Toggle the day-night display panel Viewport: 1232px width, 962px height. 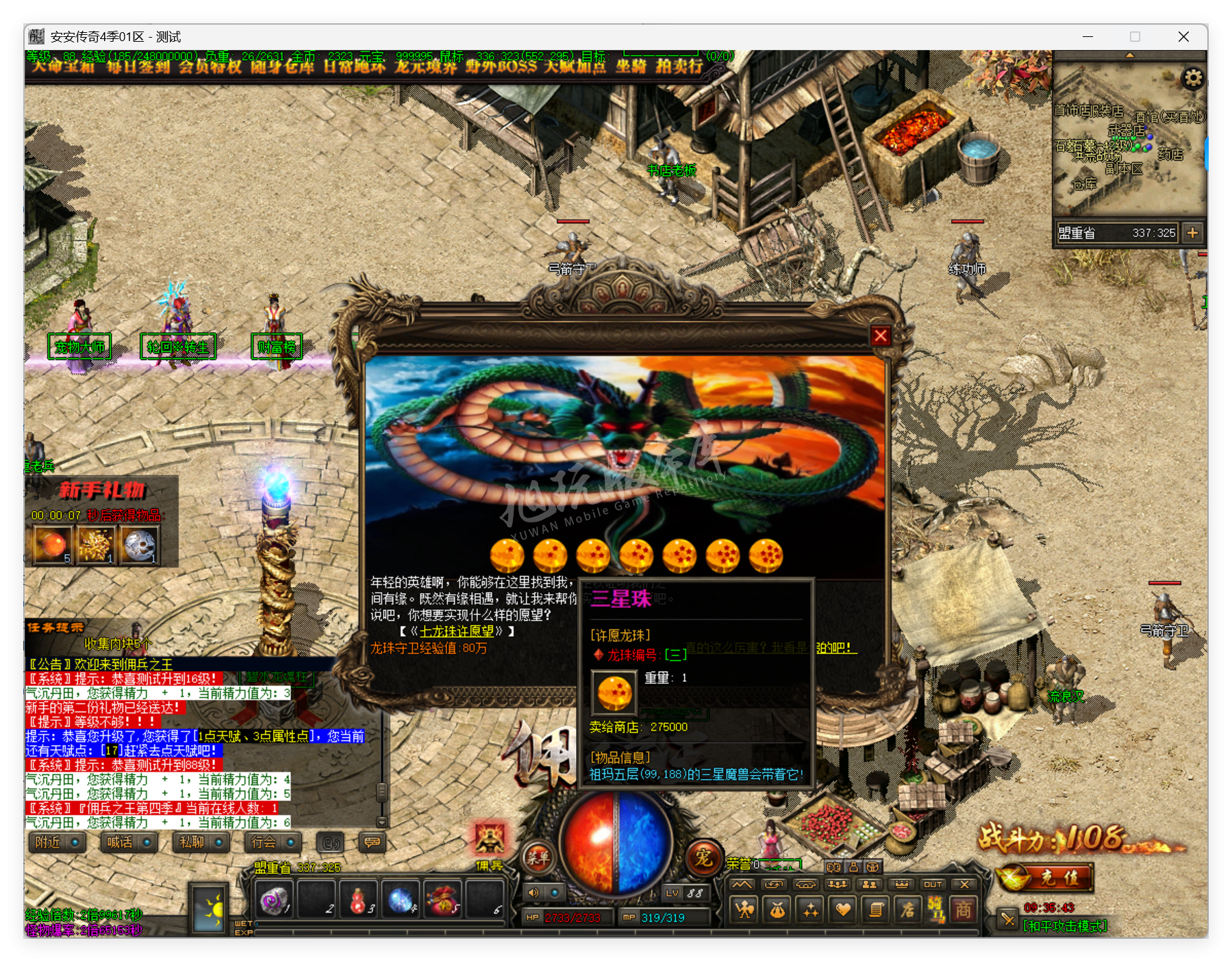[x=210, y=911]
